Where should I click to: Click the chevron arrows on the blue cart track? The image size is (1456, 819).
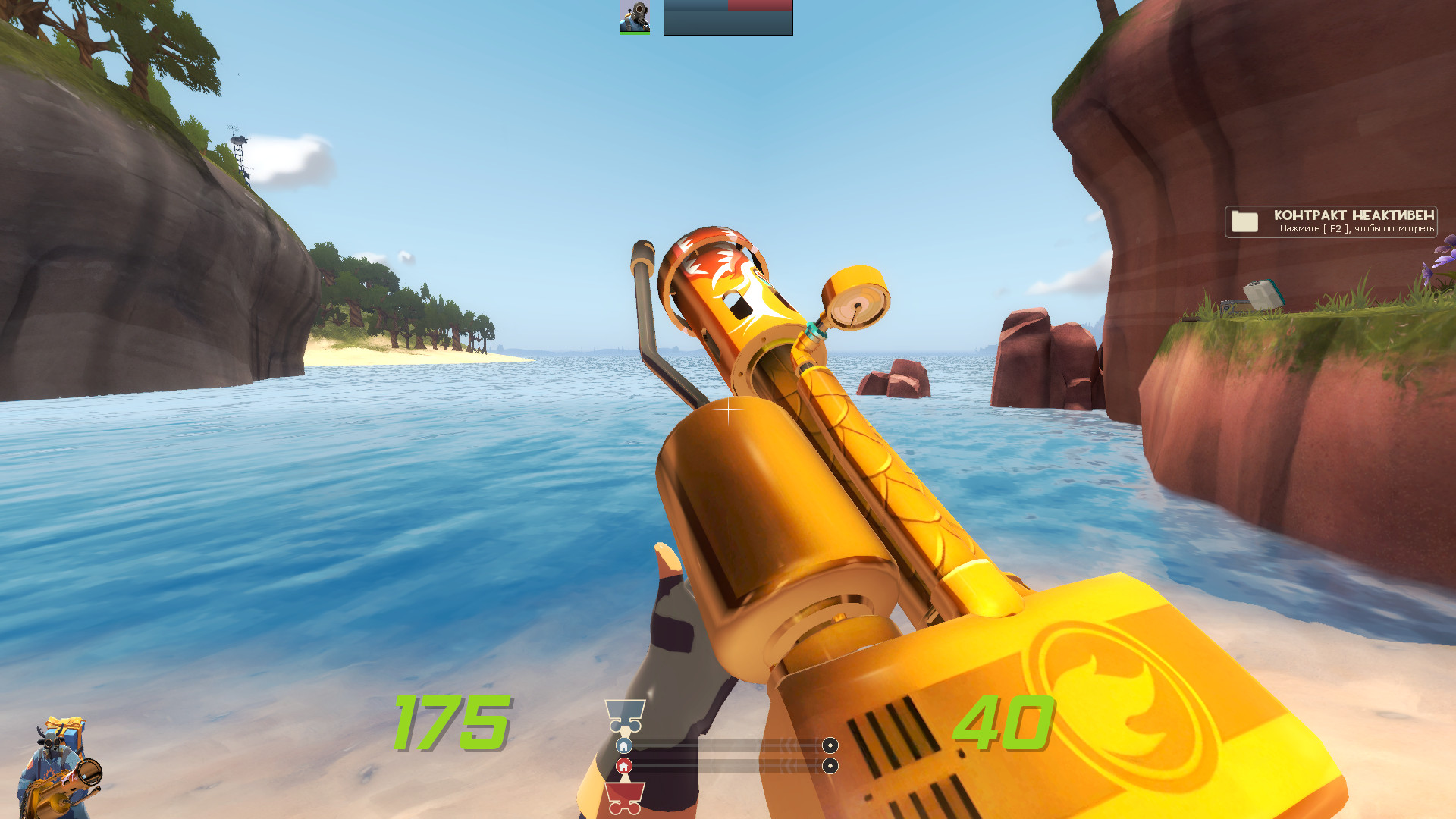[785, 747]
